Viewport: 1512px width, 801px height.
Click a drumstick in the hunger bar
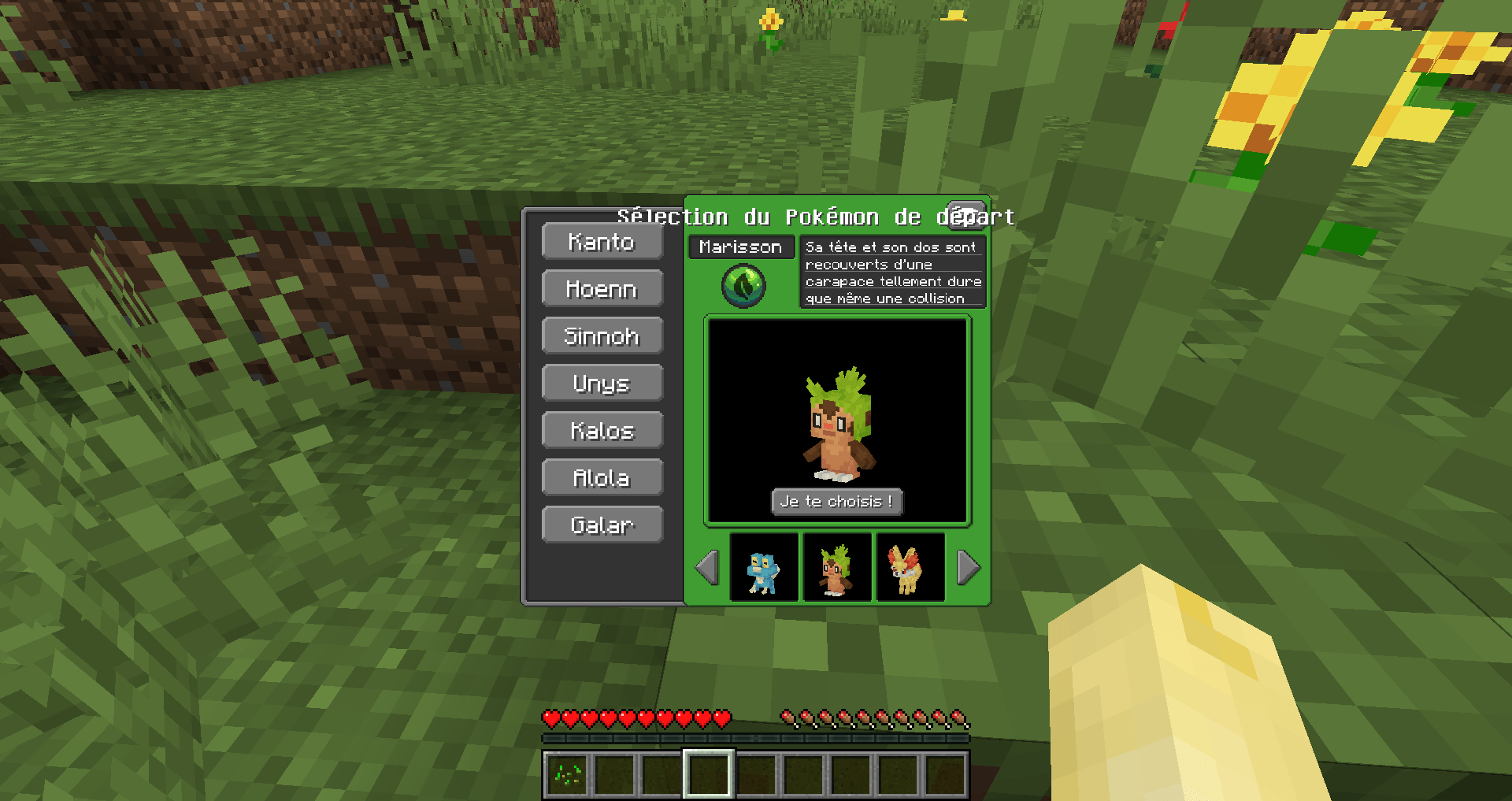(790, 718)
